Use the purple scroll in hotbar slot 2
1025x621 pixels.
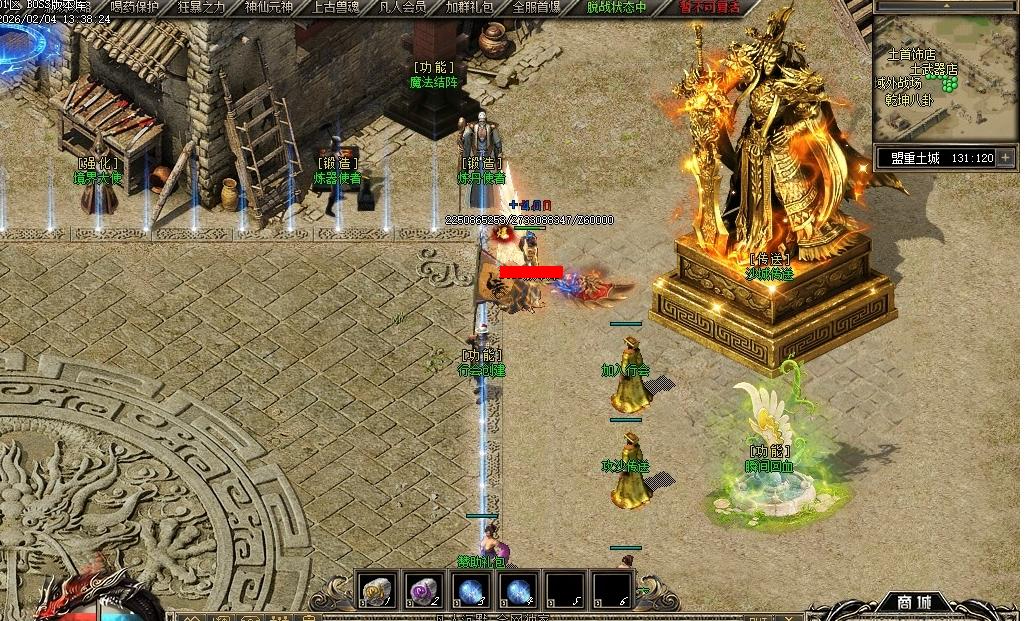pyautogui.click(x=423, y=591)
